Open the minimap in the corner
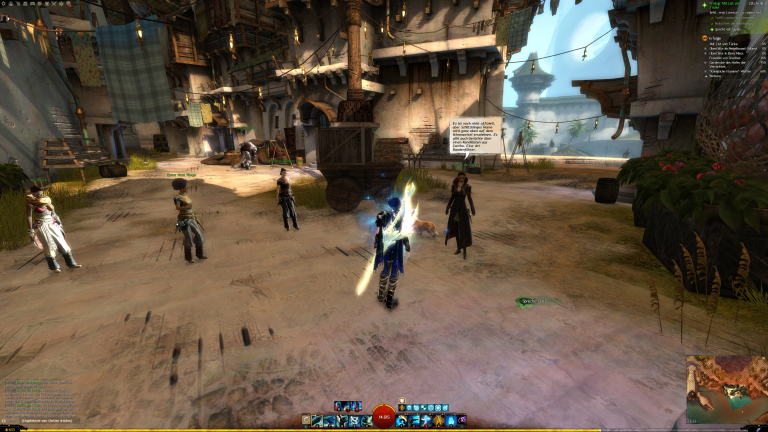768x432 pixels. pyautogui.click(x=726, y=390)
